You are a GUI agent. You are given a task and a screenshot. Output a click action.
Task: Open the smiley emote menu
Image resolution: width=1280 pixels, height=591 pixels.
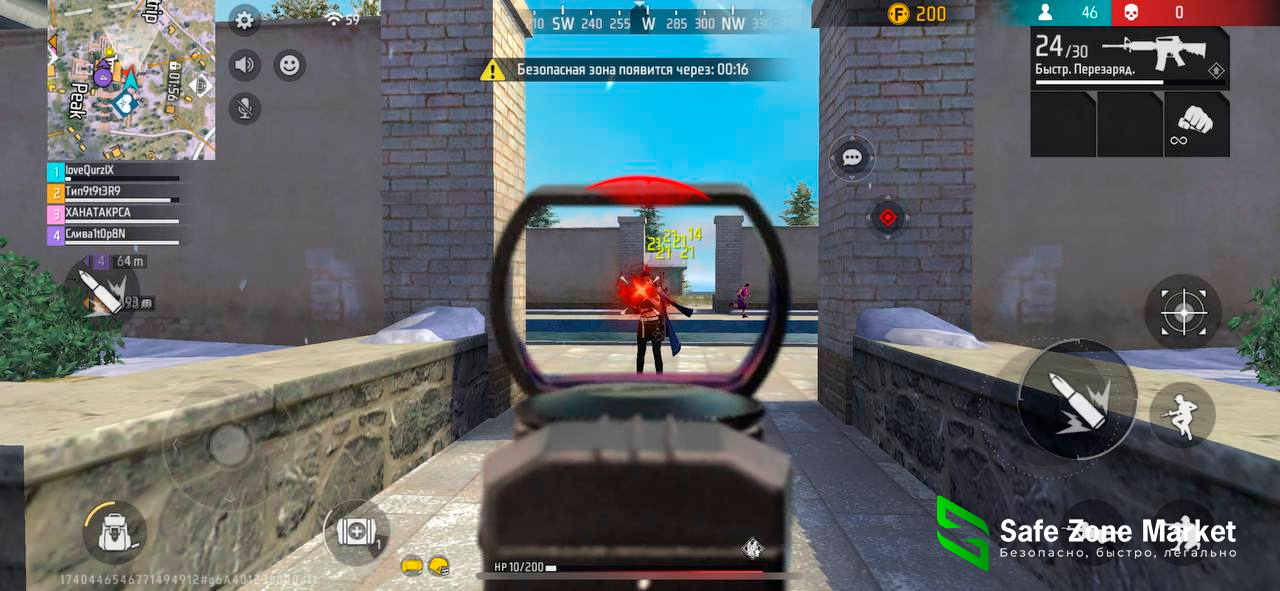click(x=289, y=66)
